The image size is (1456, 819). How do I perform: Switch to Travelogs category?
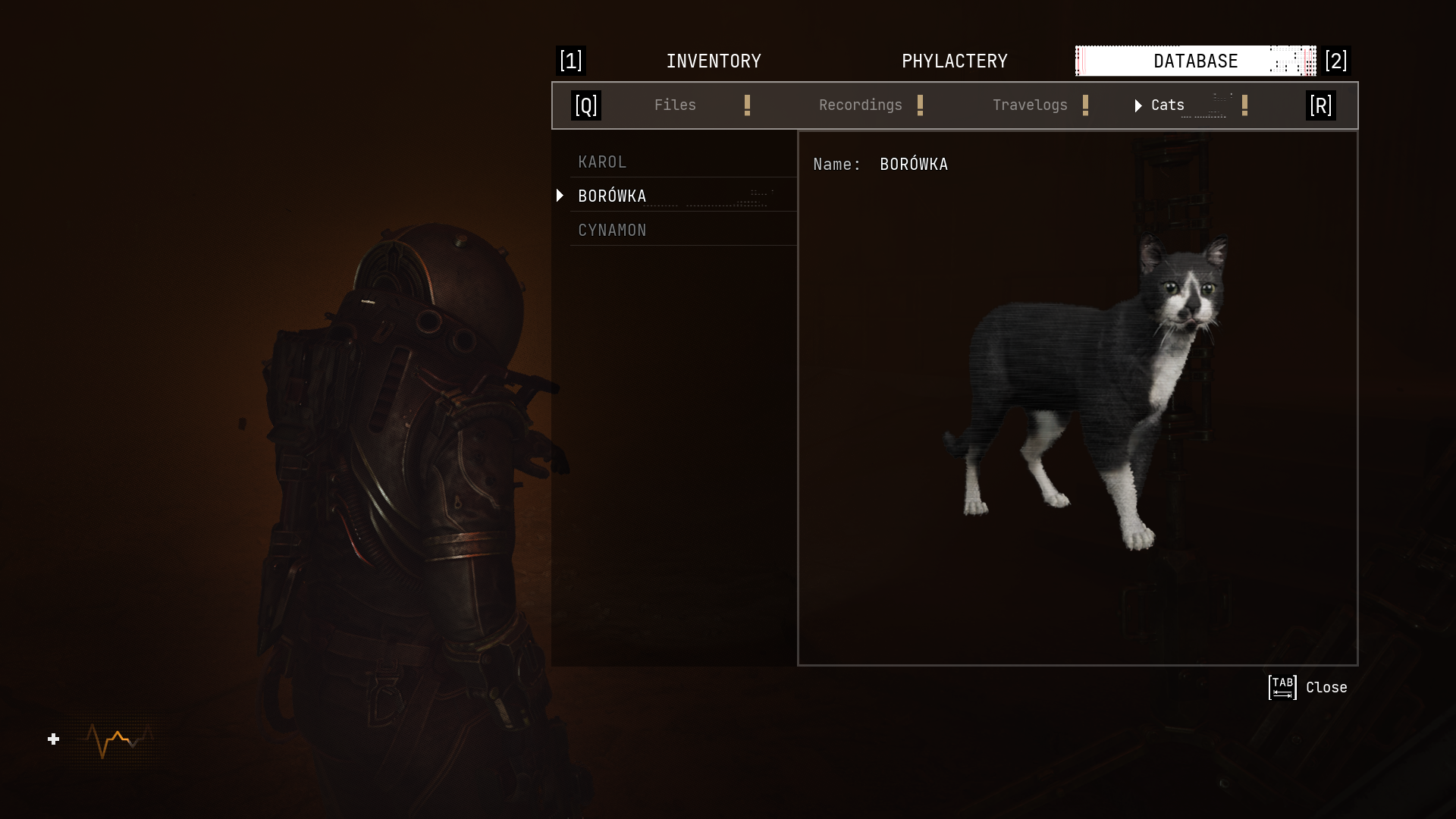pos(1029,105)
